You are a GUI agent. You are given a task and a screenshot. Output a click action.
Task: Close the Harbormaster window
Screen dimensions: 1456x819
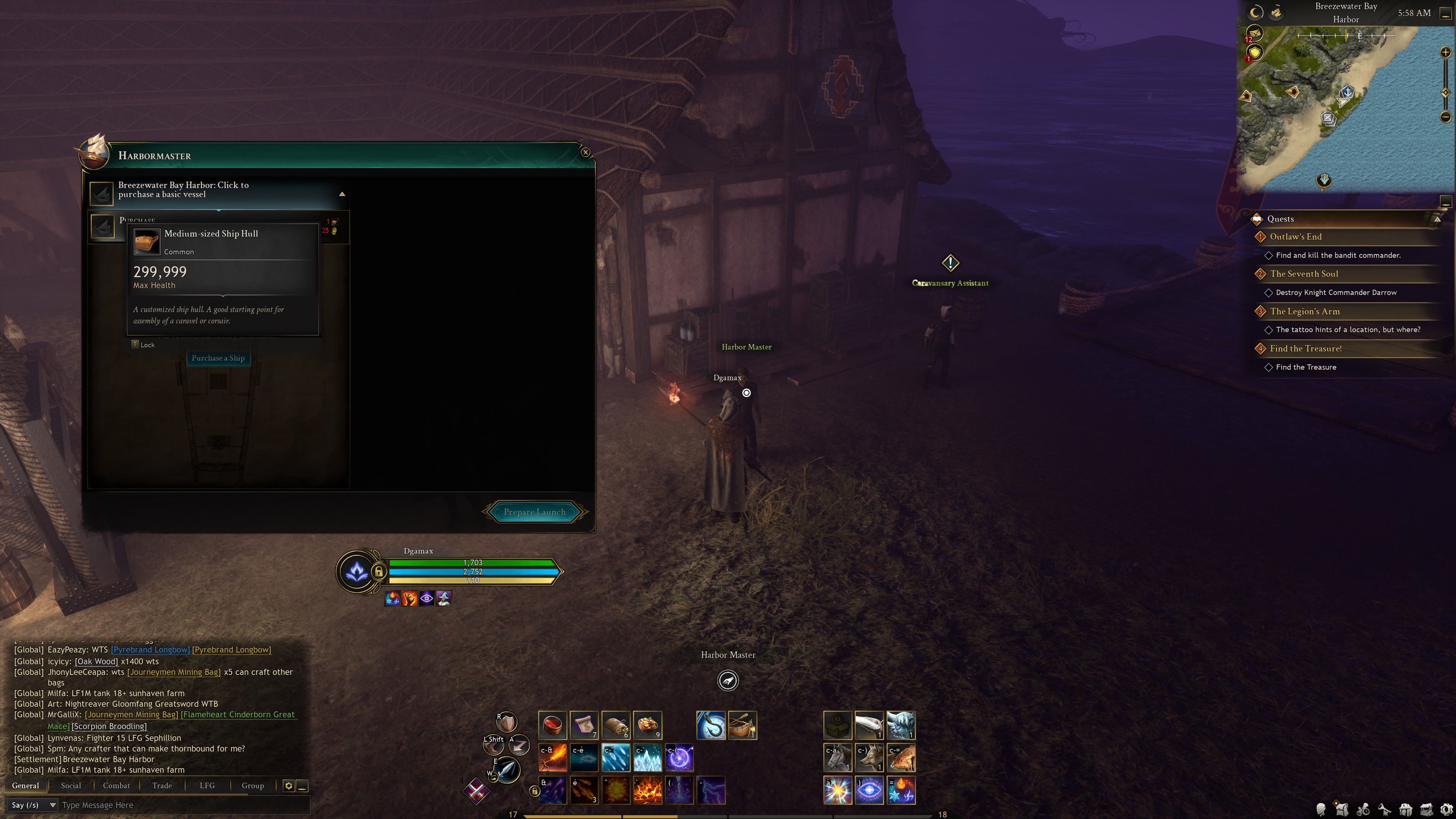[x=585, y=152]
